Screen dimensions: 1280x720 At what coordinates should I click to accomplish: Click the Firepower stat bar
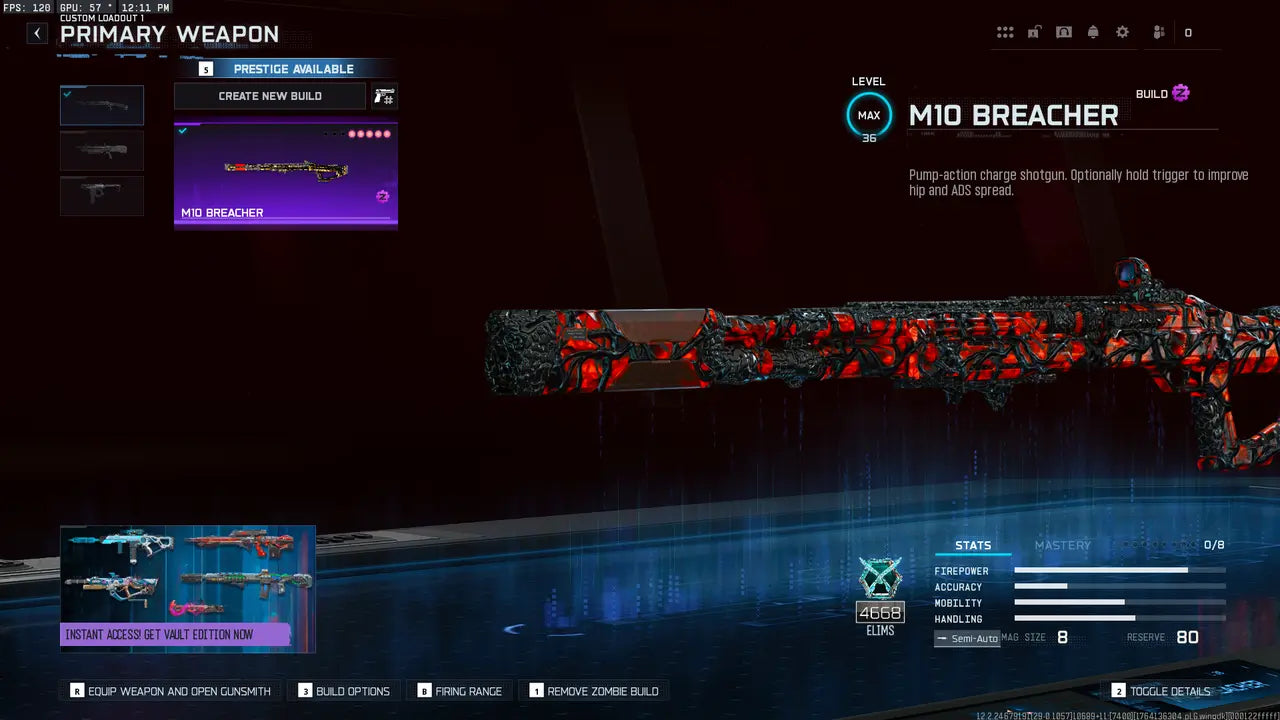click(x=1118, y=570)
